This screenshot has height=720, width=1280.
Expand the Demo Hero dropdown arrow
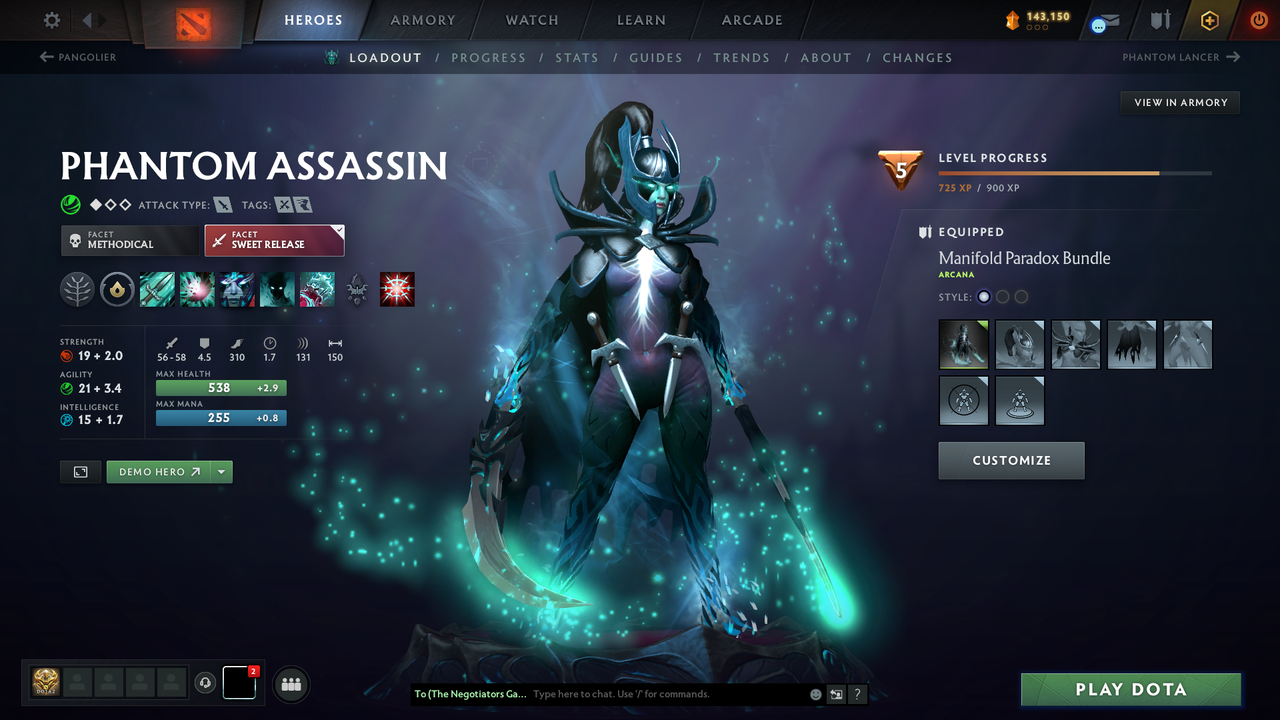pyautogui.click(x=222, y=471)
